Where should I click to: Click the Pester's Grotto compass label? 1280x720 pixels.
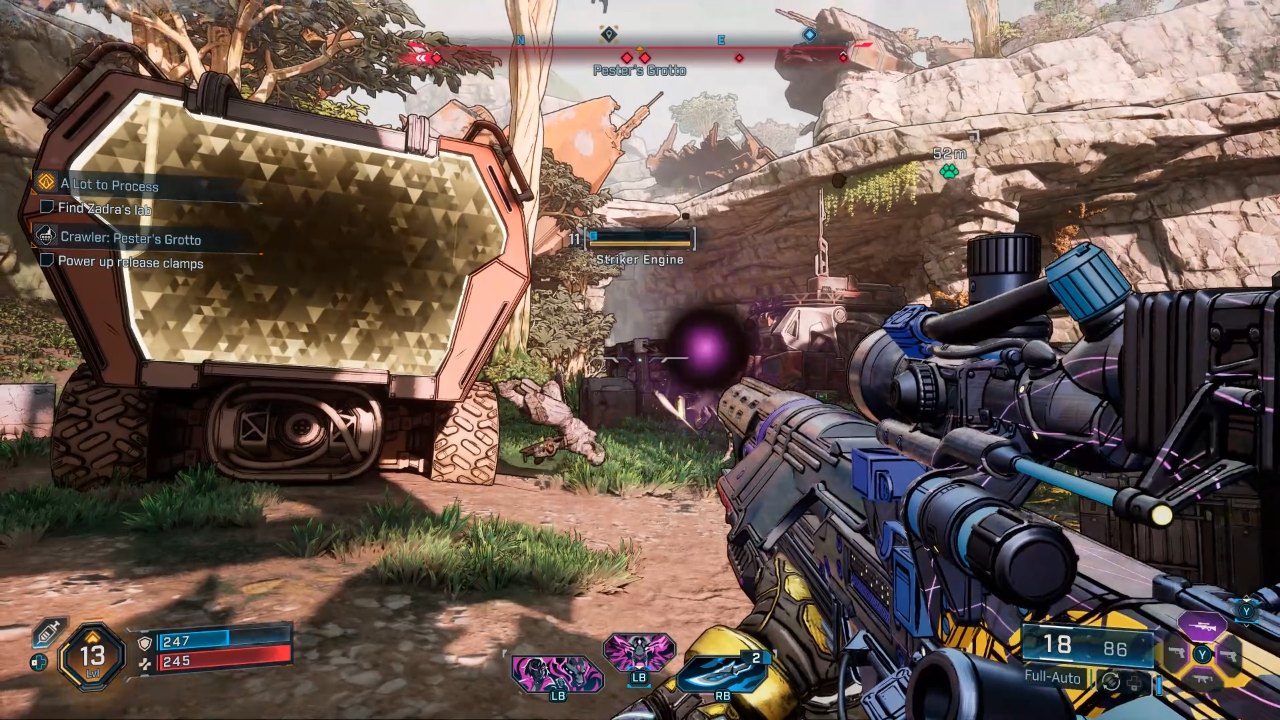coord(639,70)
